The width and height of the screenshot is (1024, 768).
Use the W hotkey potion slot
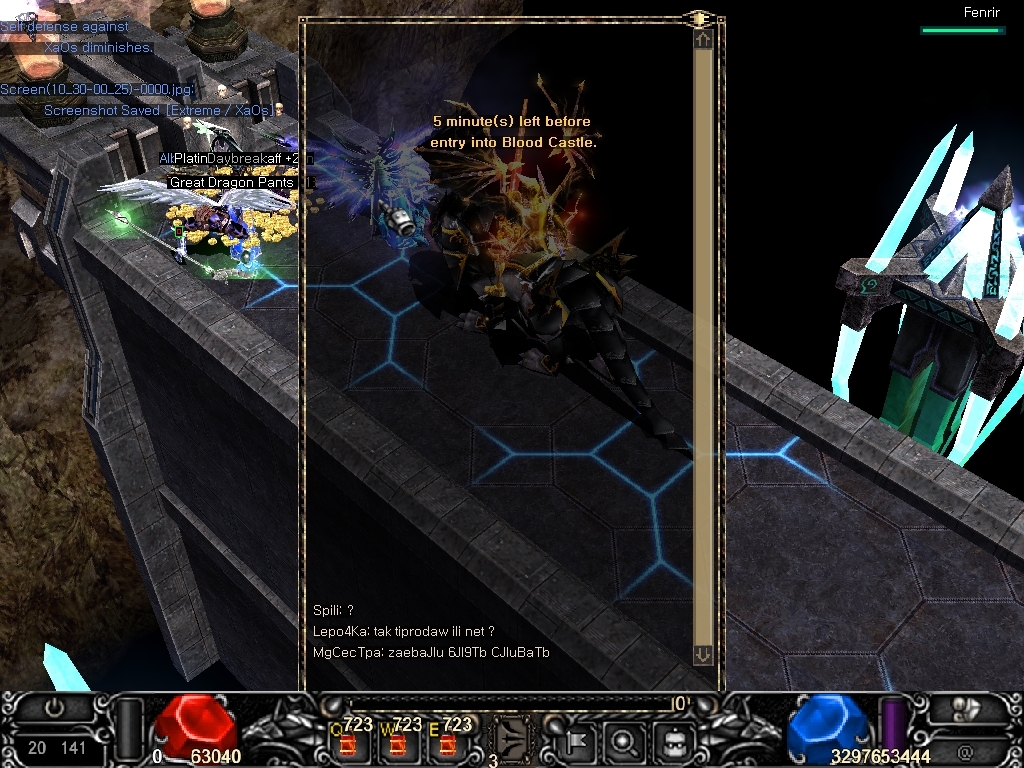[398, 744]
